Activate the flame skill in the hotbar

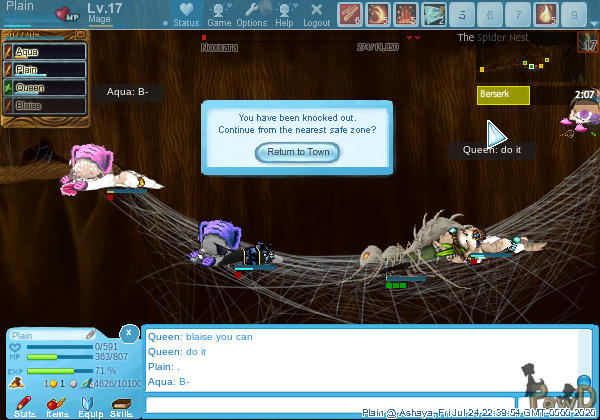tap(546, 14)
